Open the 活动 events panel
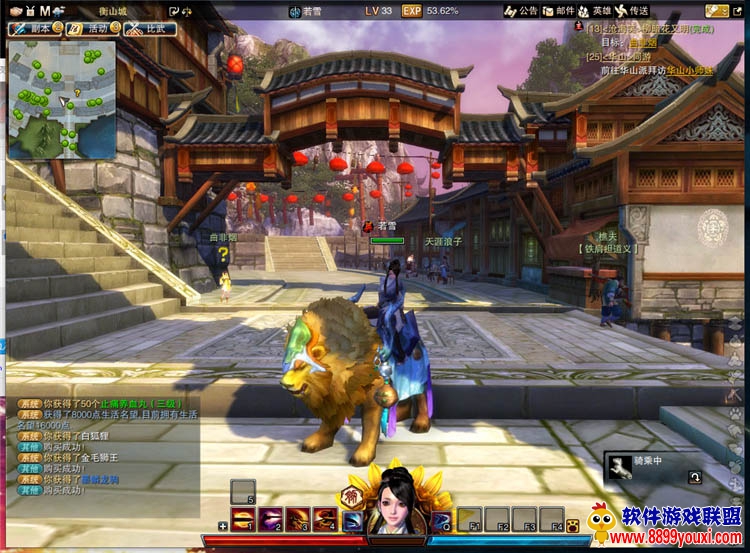The width and height of the screenshot is (750, 553). tap(91, 28)
